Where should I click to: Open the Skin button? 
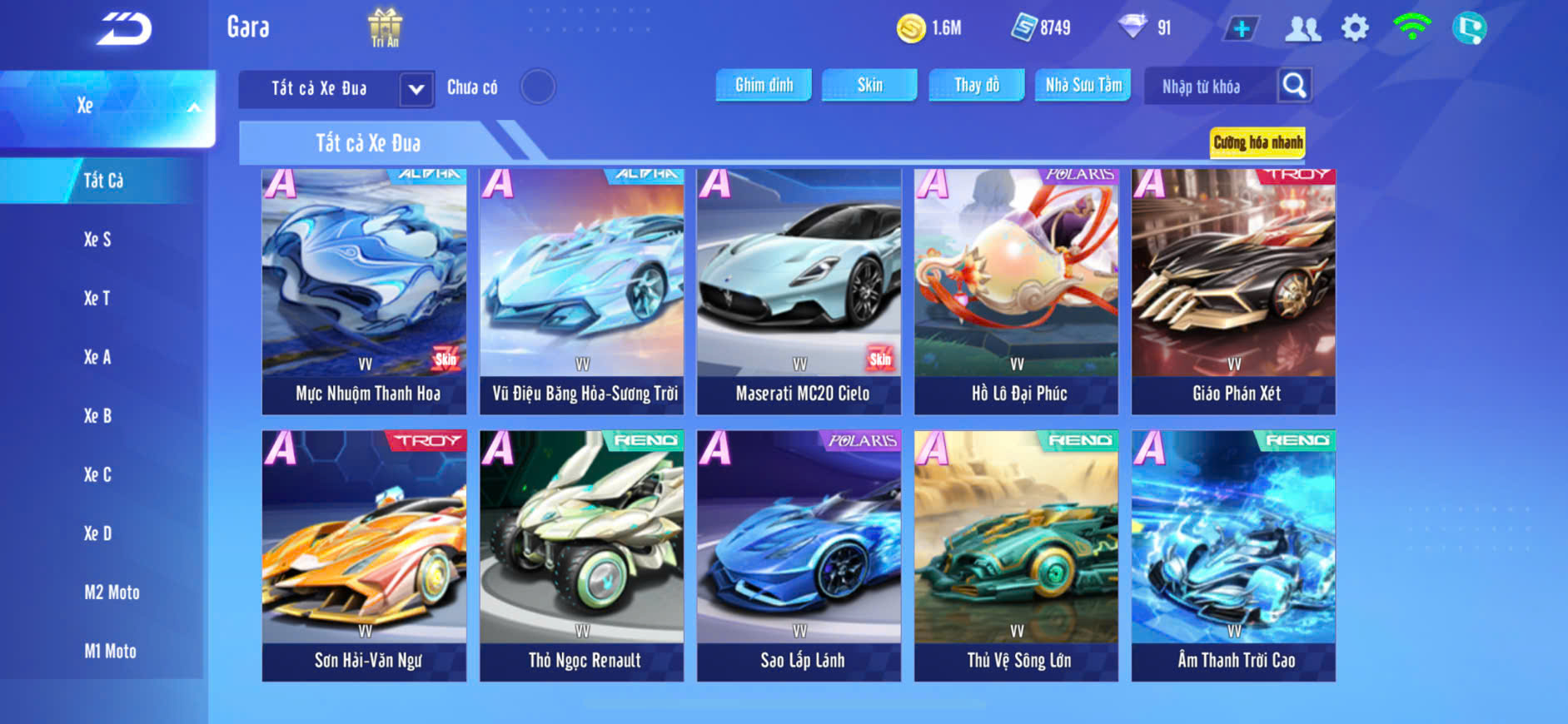pyautogui.click(x=869, y=85)
